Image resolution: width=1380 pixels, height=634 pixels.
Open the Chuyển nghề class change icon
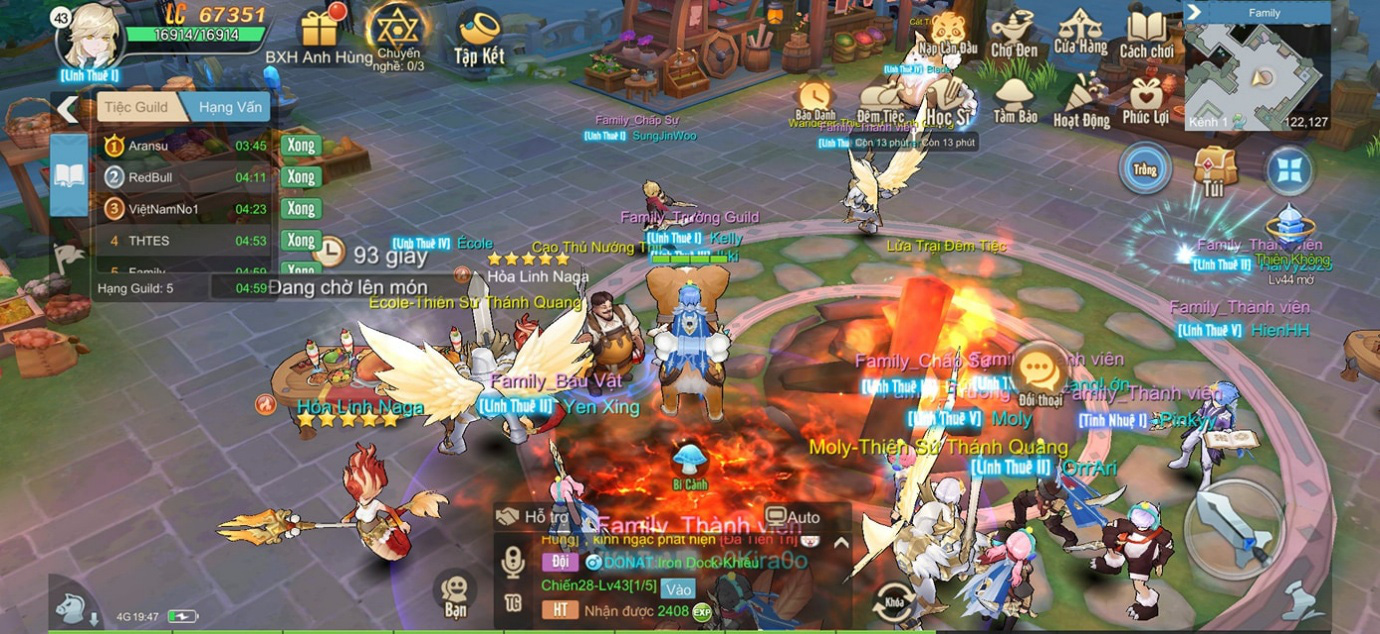point(398,28)
